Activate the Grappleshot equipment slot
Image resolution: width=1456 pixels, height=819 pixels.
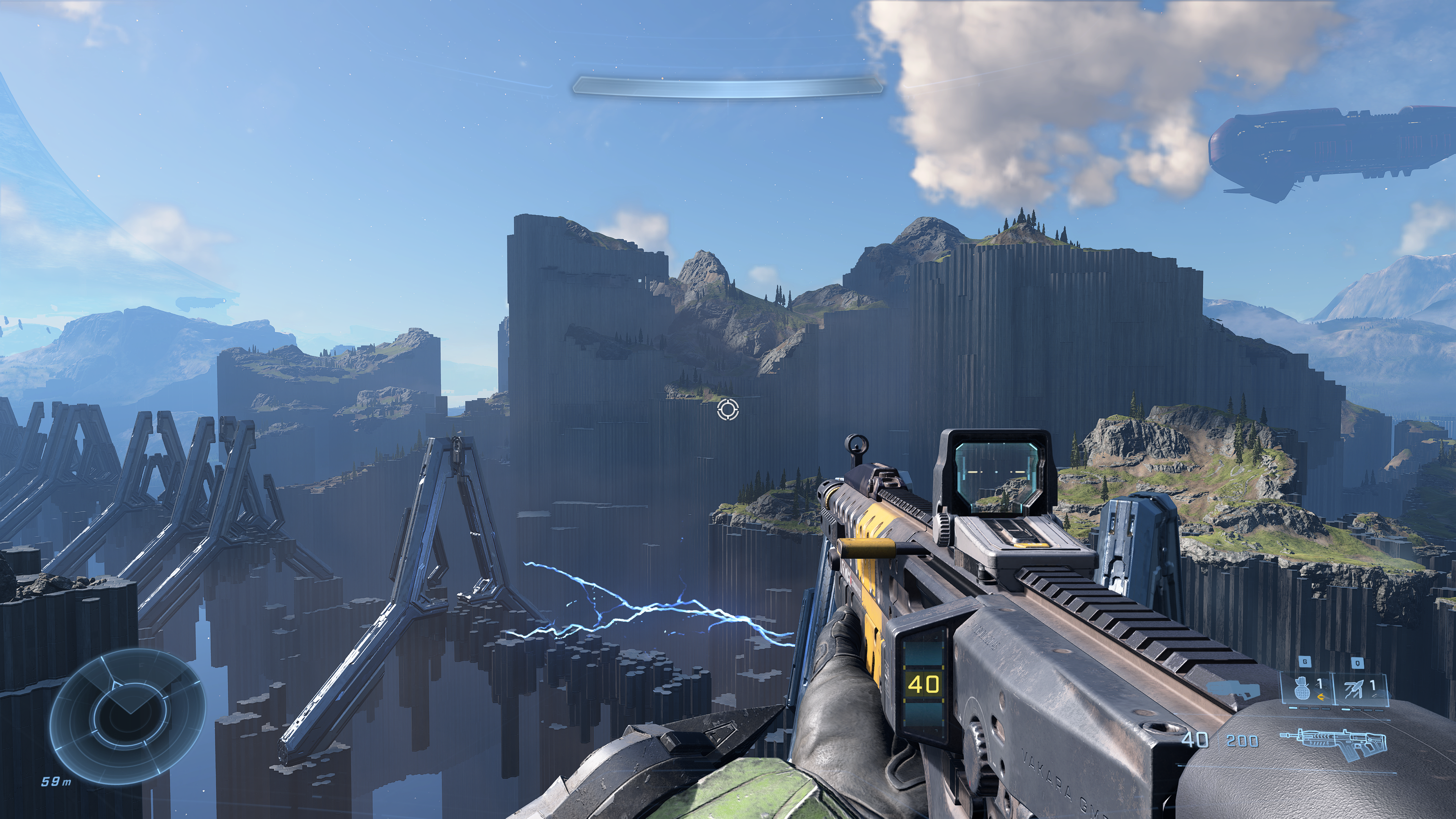coord(1357,690)
